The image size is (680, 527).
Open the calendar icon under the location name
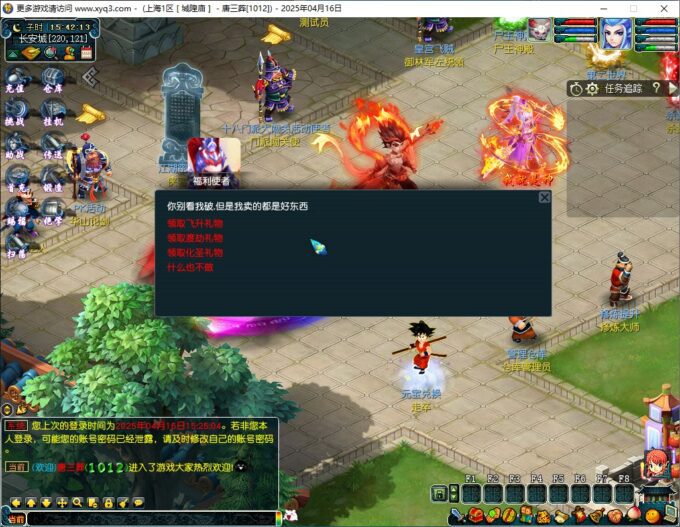[x=86, y=52]
